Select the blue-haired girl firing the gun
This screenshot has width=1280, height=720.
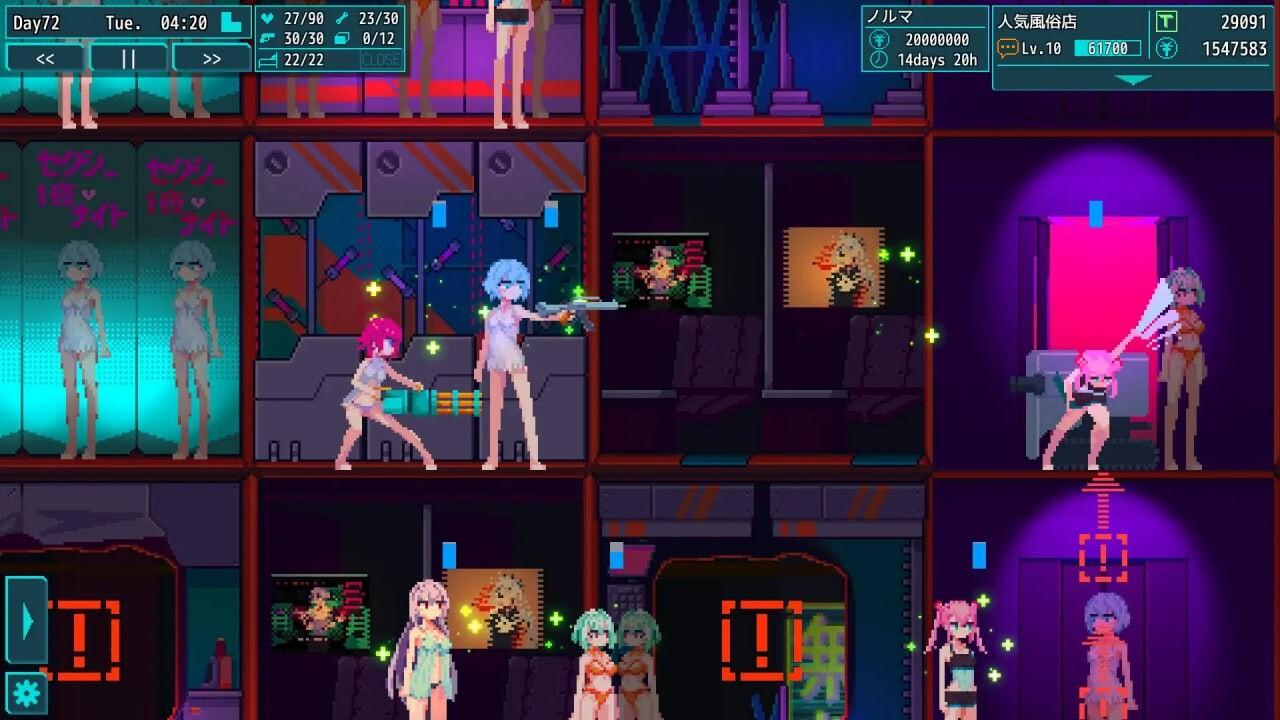coord(505,370)
